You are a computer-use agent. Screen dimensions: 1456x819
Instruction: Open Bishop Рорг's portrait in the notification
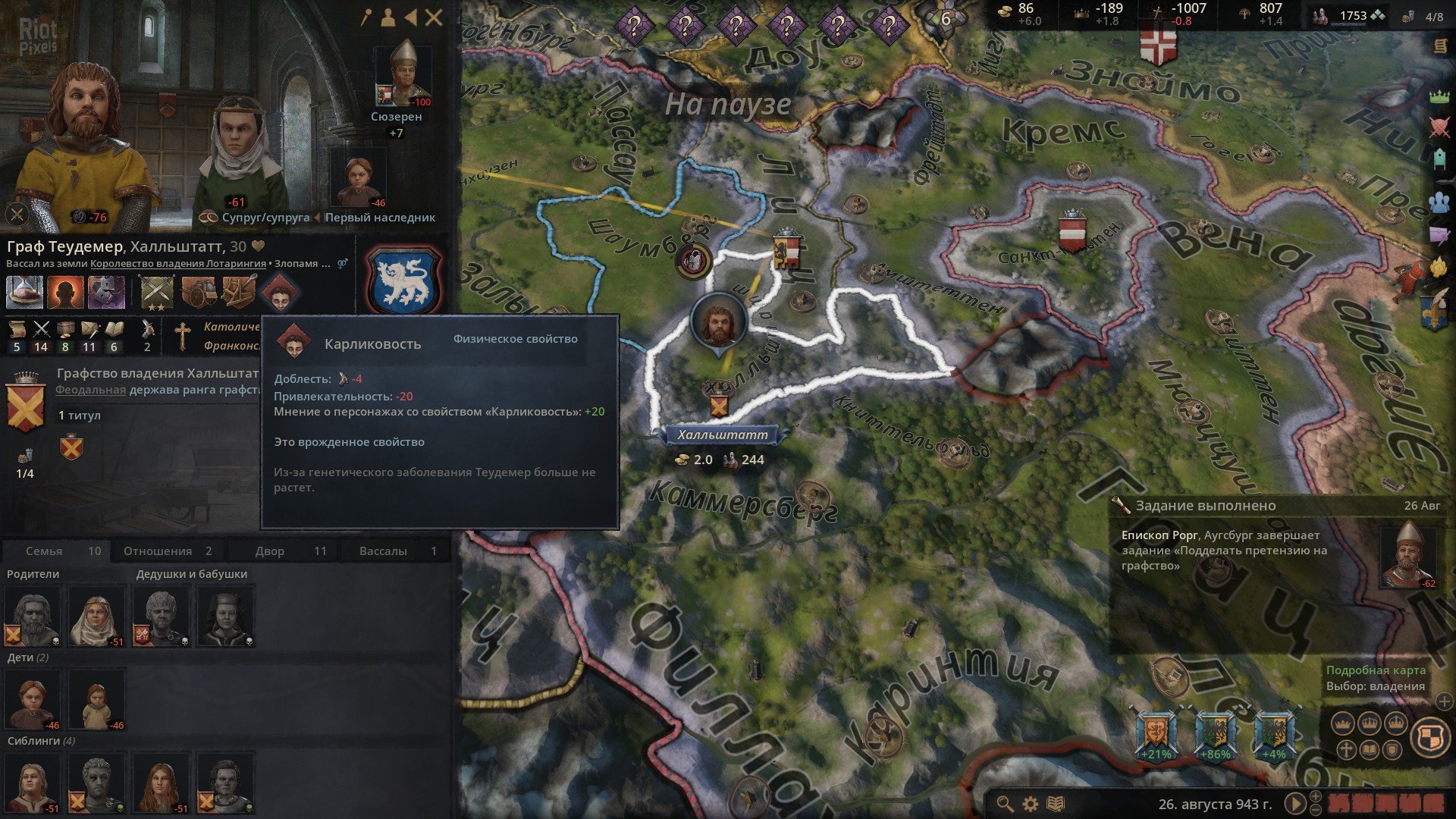pyautogui.click(x=1407, y=555)
